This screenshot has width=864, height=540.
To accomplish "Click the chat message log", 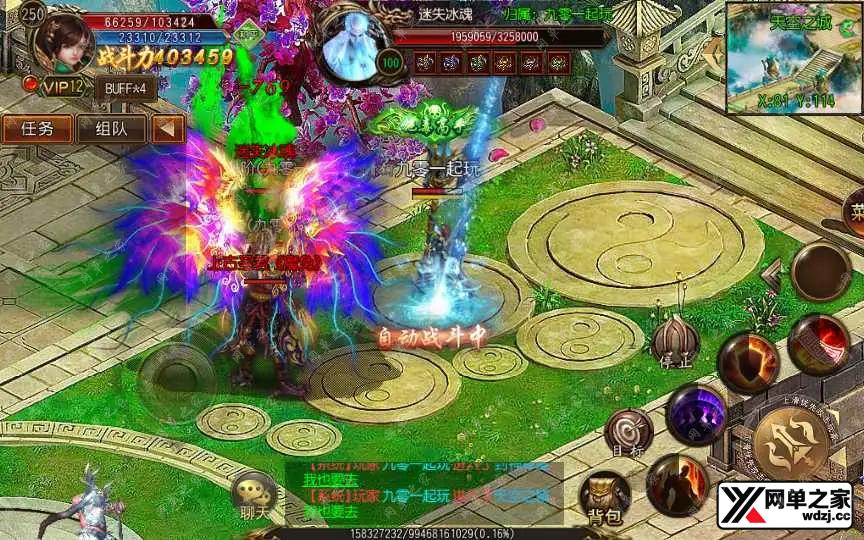I will point(425,492).
